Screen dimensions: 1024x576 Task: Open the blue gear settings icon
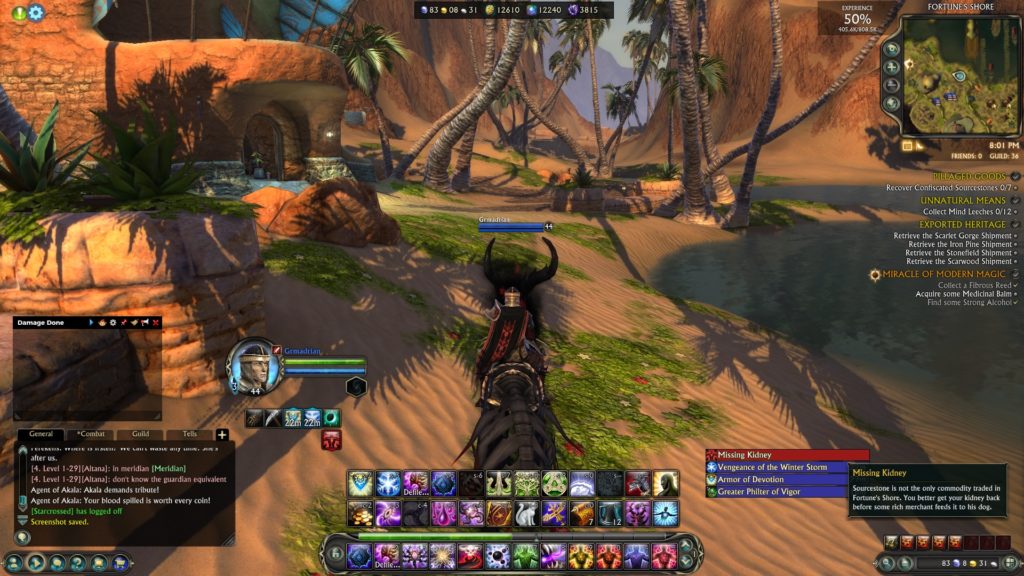[36, 13]
